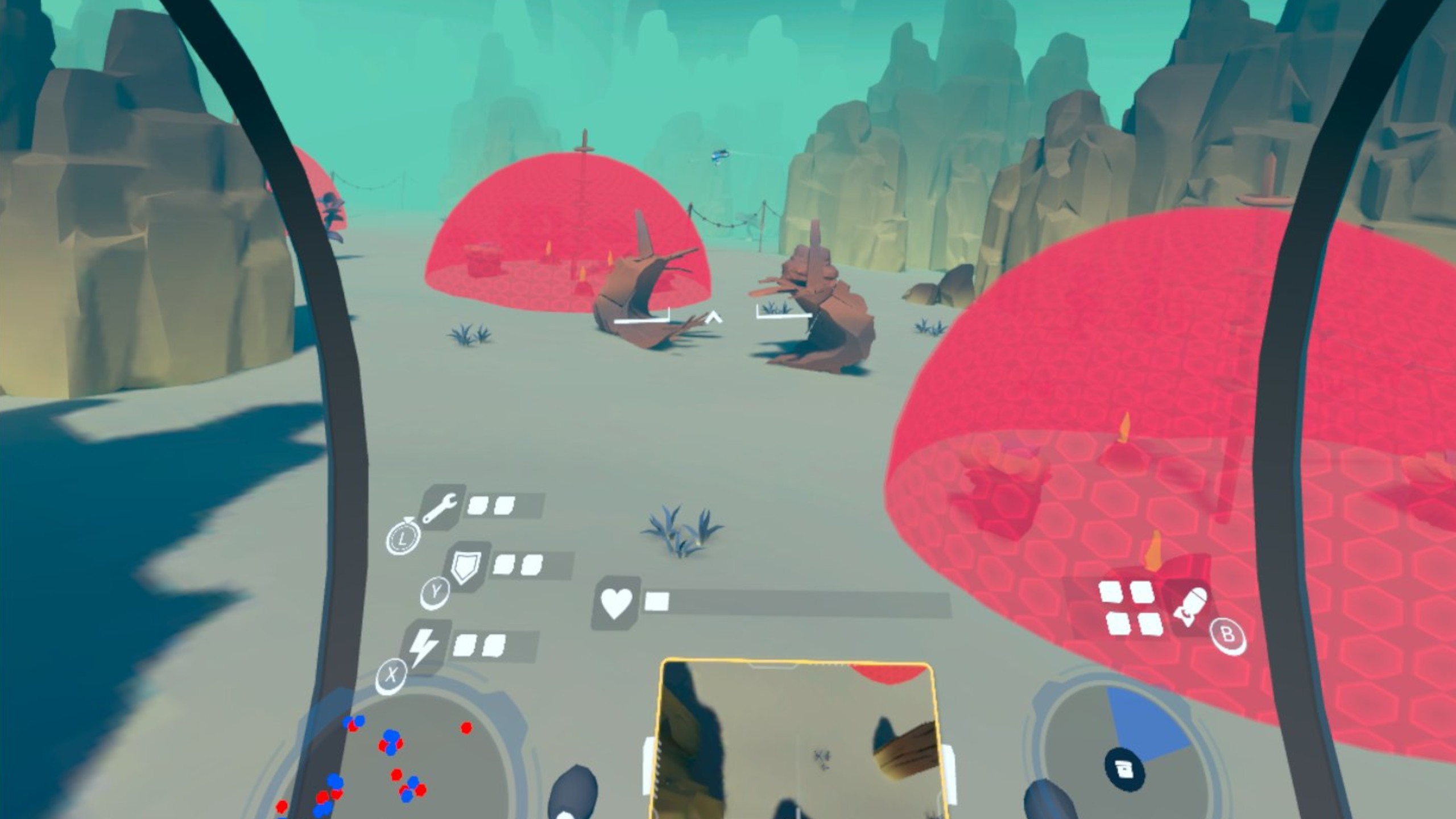This screenshot has height=819, width=1456.
Task: Activate the shield ability icon
Action: [x=466, y=566]
